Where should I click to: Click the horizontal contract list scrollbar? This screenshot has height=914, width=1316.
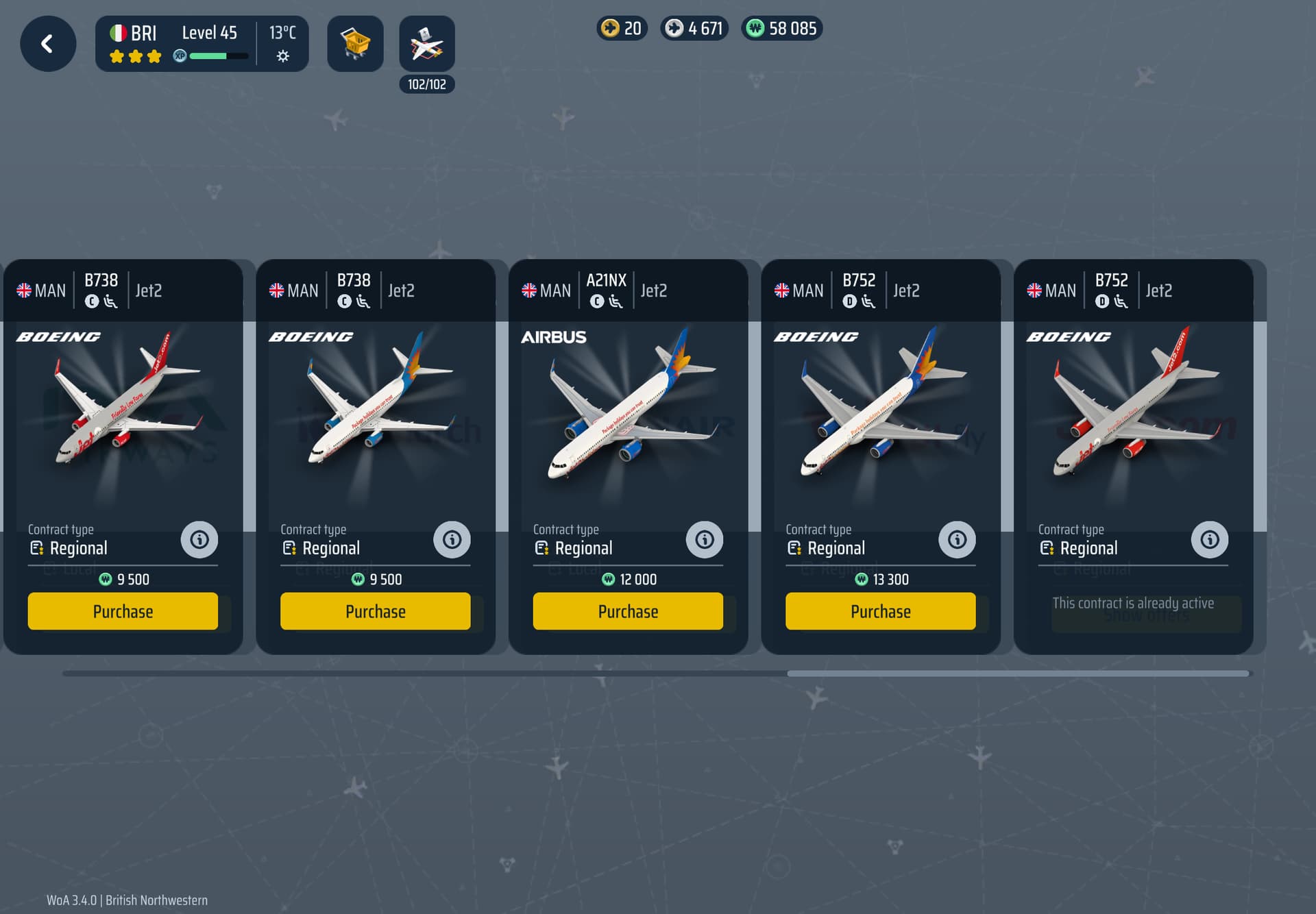(x=1018, y=674)
